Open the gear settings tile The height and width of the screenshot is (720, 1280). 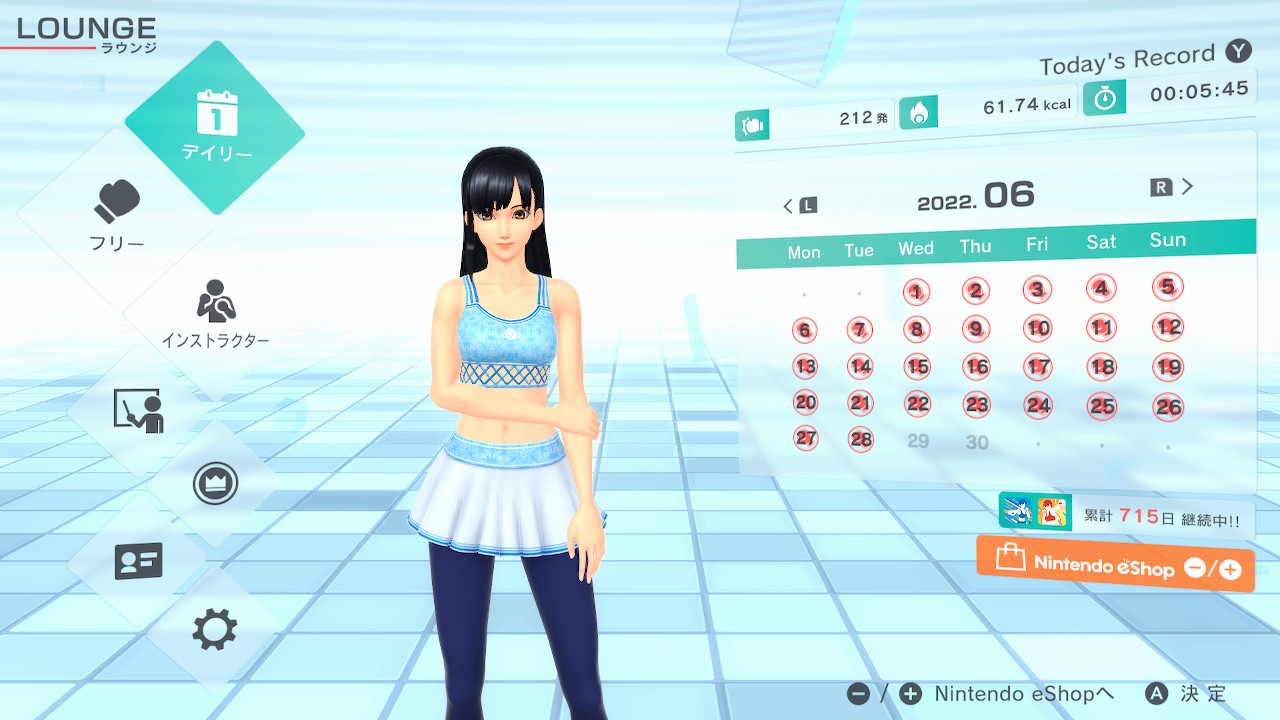tap(215, 630)
